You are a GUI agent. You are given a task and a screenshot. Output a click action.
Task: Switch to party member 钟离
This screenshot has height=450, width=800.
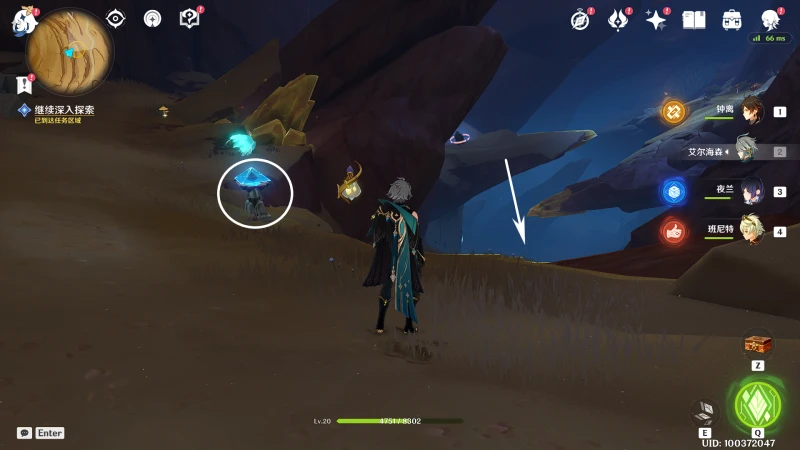pos(751,110)
